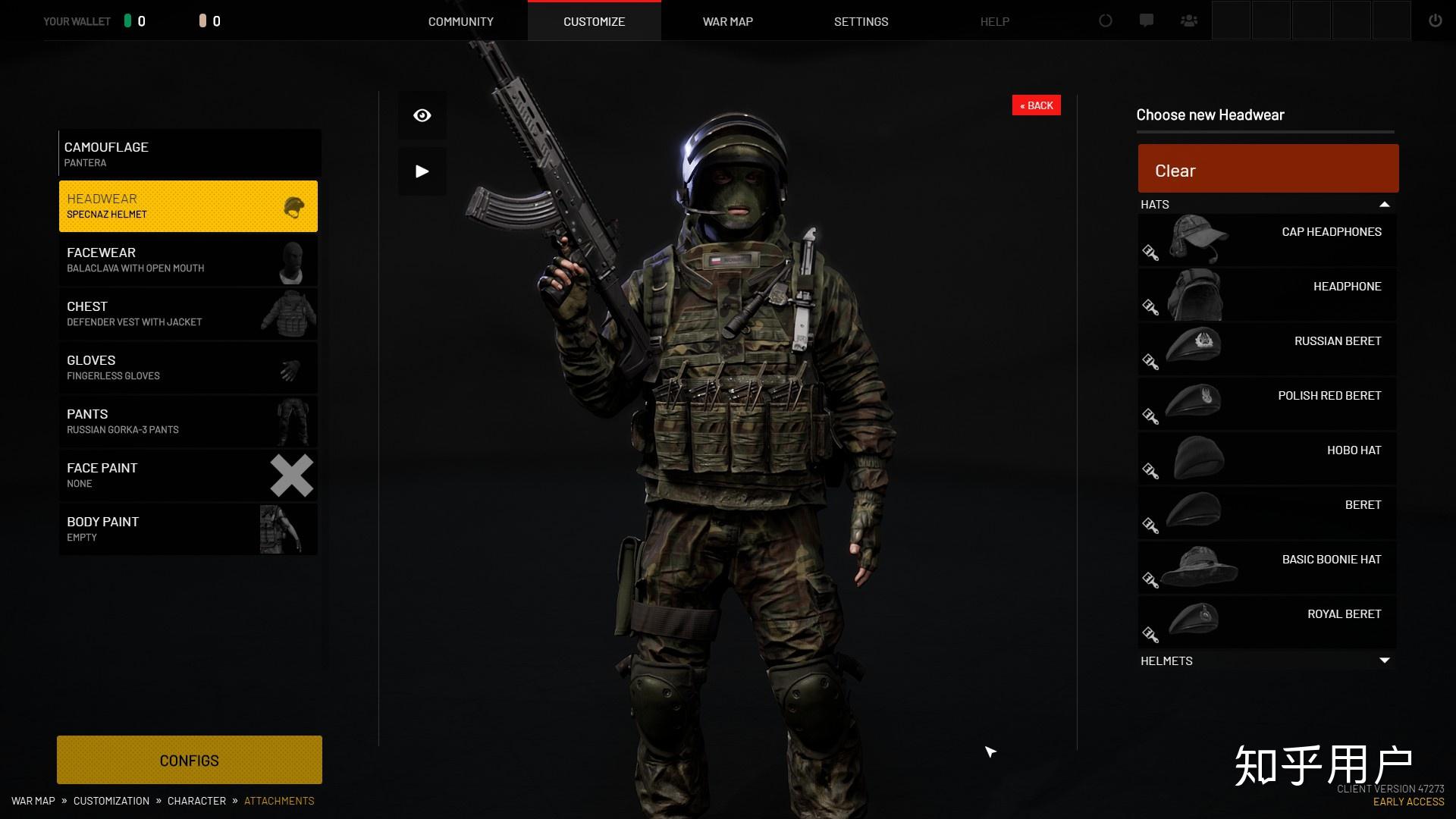
Task: Open the Community tab
Action: (x=460, y=21)
